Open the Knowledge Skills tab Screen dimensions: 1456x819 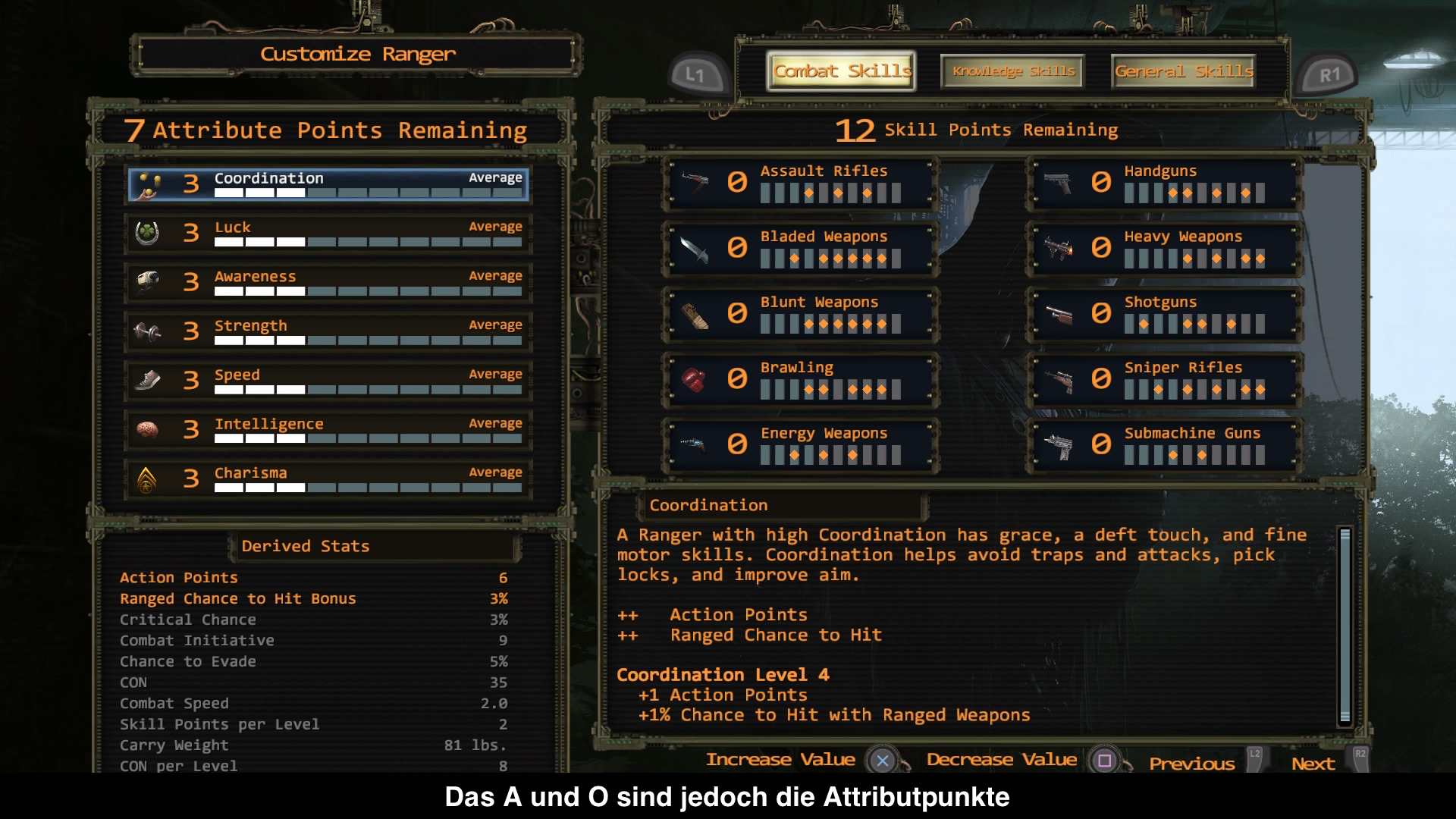point(1013,71)
